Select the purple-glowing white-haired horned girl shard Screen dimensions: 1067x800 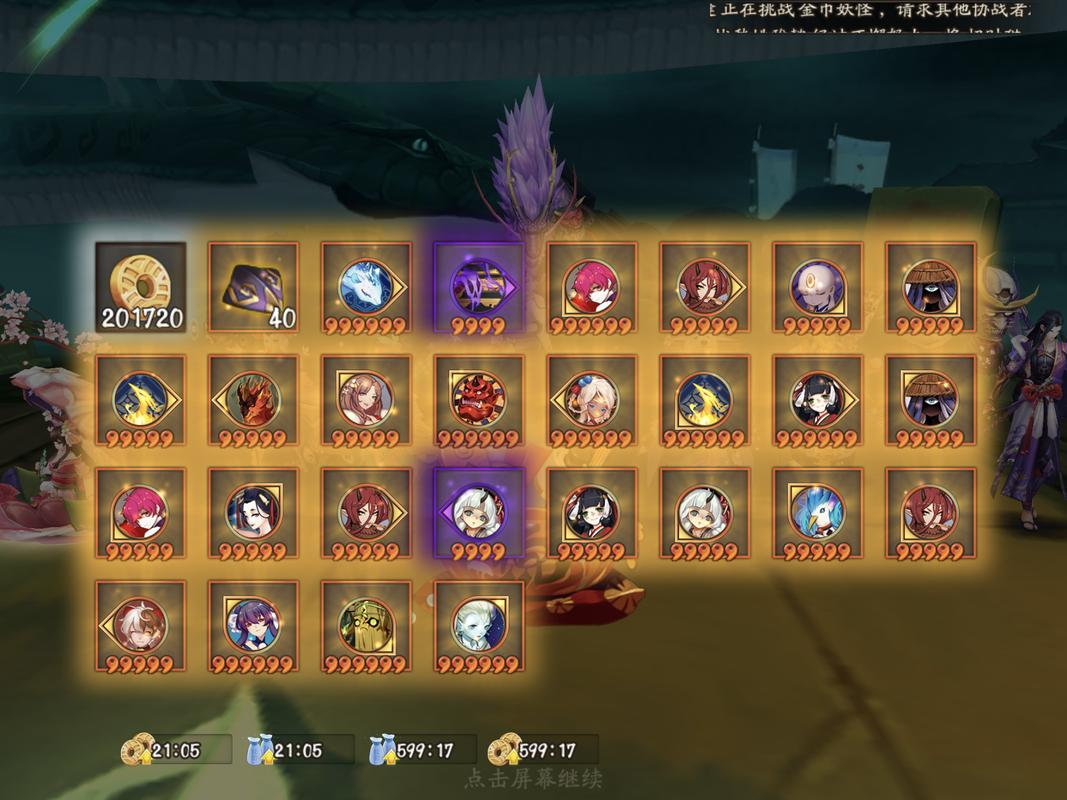click(479, 513)
